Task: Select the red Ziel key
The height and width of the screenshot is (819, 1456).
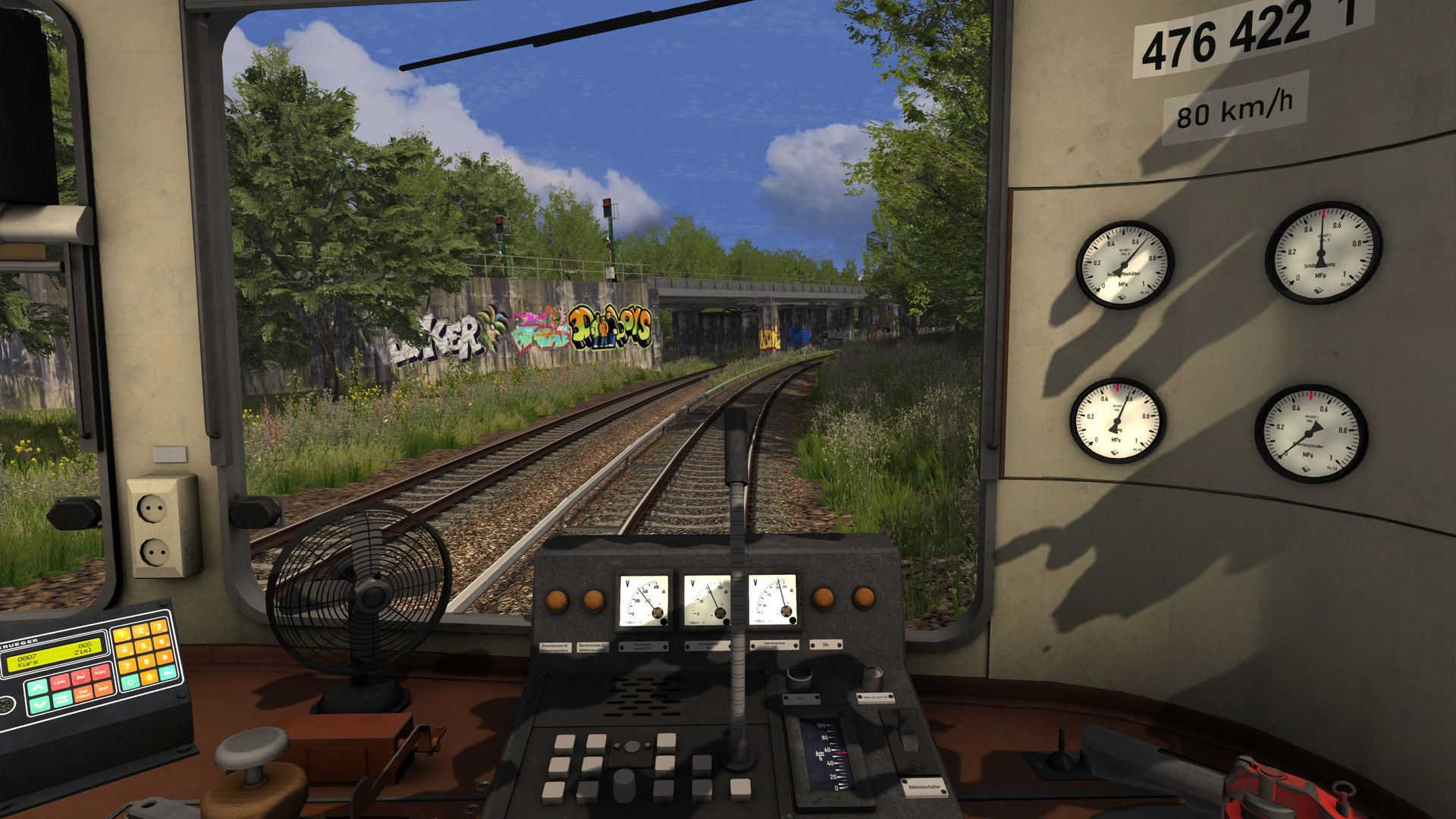Action: point(81,676)
